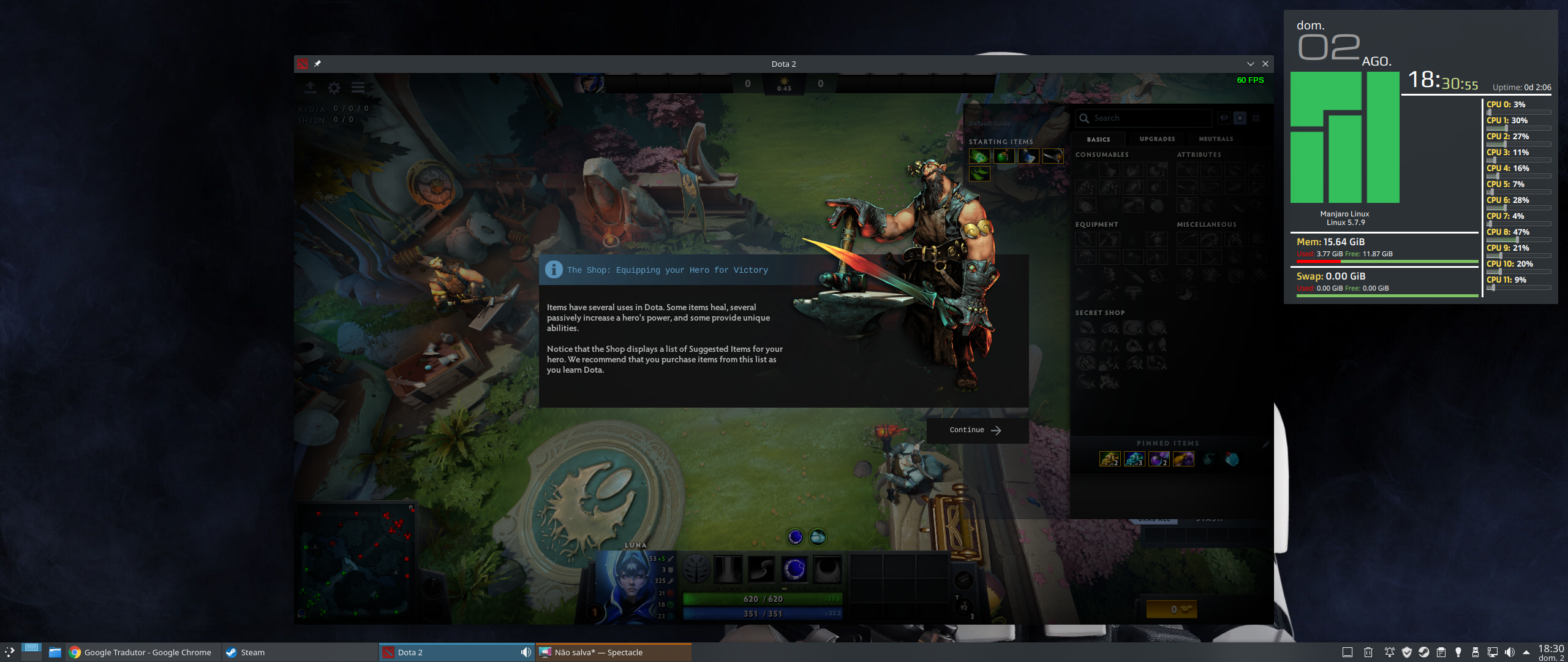Click the Mem usage bar in the monitor widget
This screenshot has width=1568, height=662.
[x=1387, y=261]
